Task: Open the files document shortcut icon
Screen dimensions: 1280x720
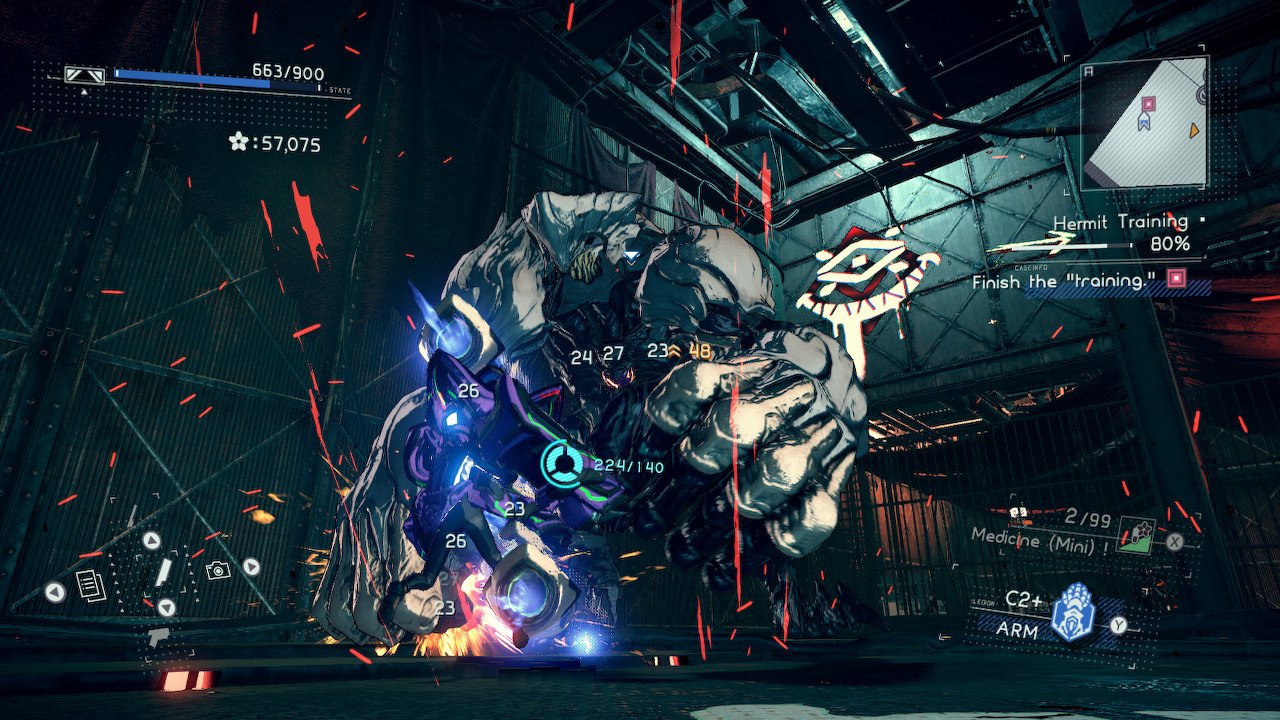Action: (91, 585)
